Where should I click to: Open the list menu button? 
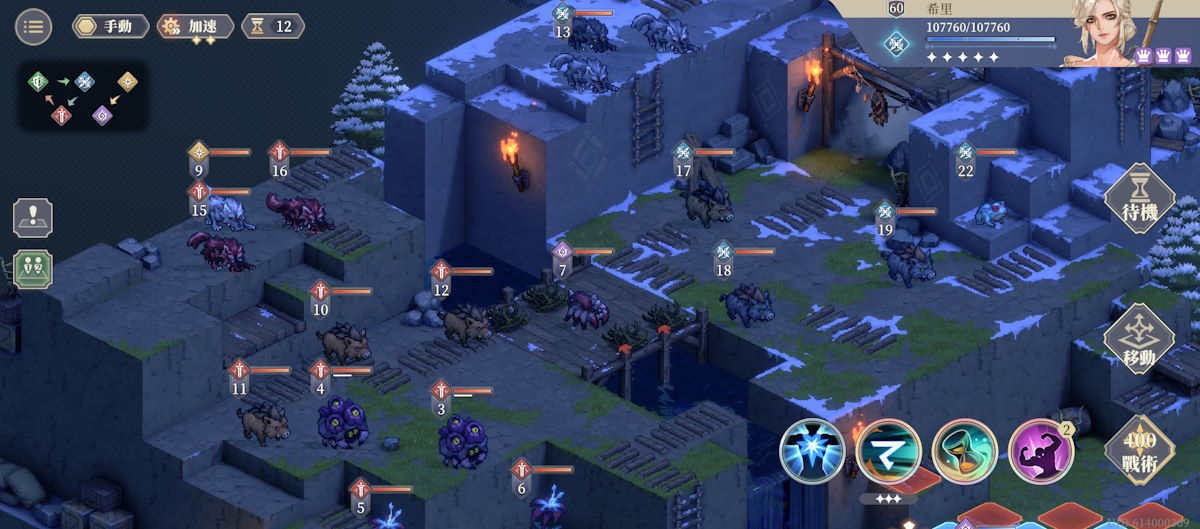[x=33, y=26]
